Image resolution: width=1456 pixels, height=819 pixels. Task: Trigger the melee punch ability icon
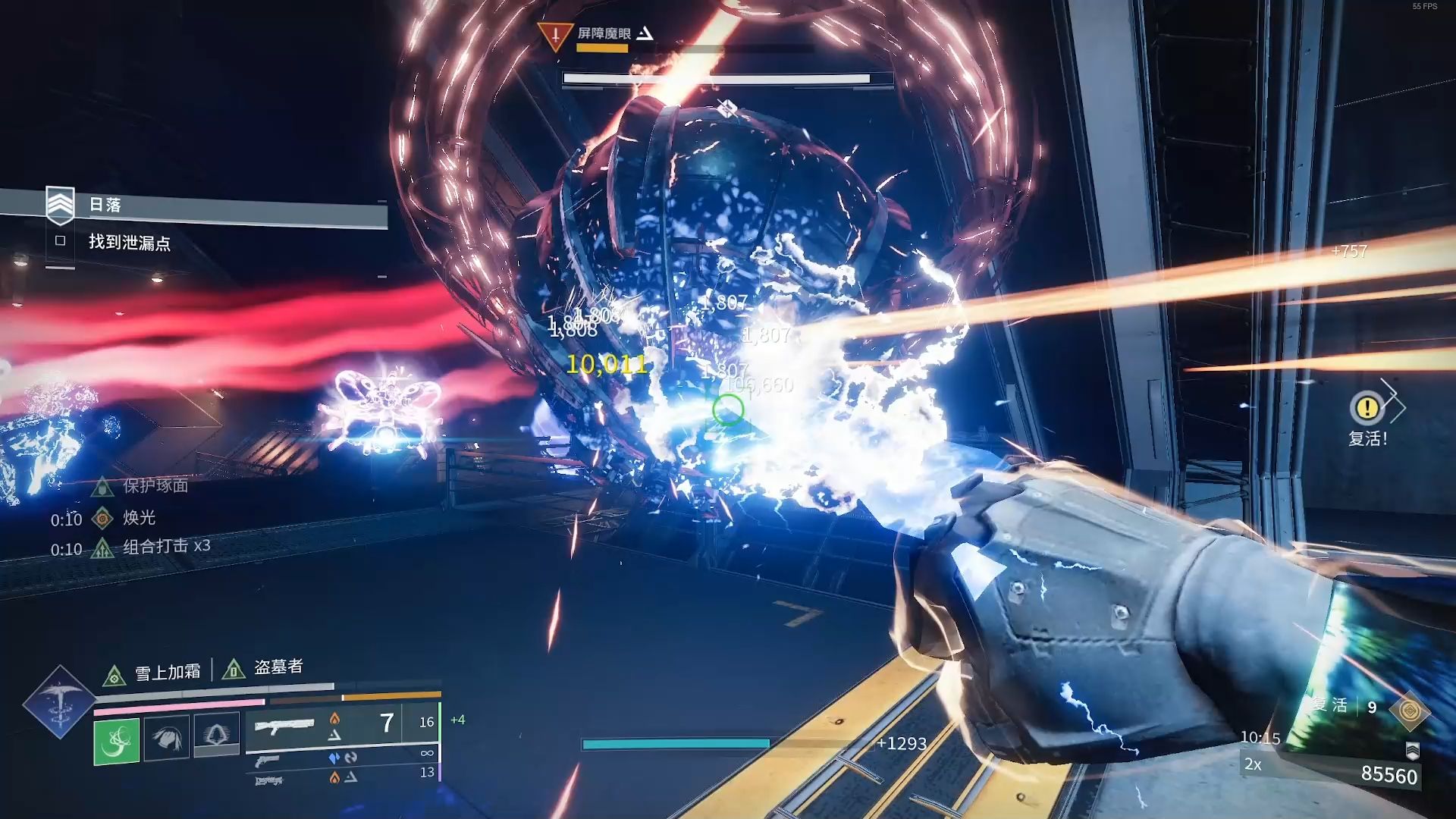166,736
